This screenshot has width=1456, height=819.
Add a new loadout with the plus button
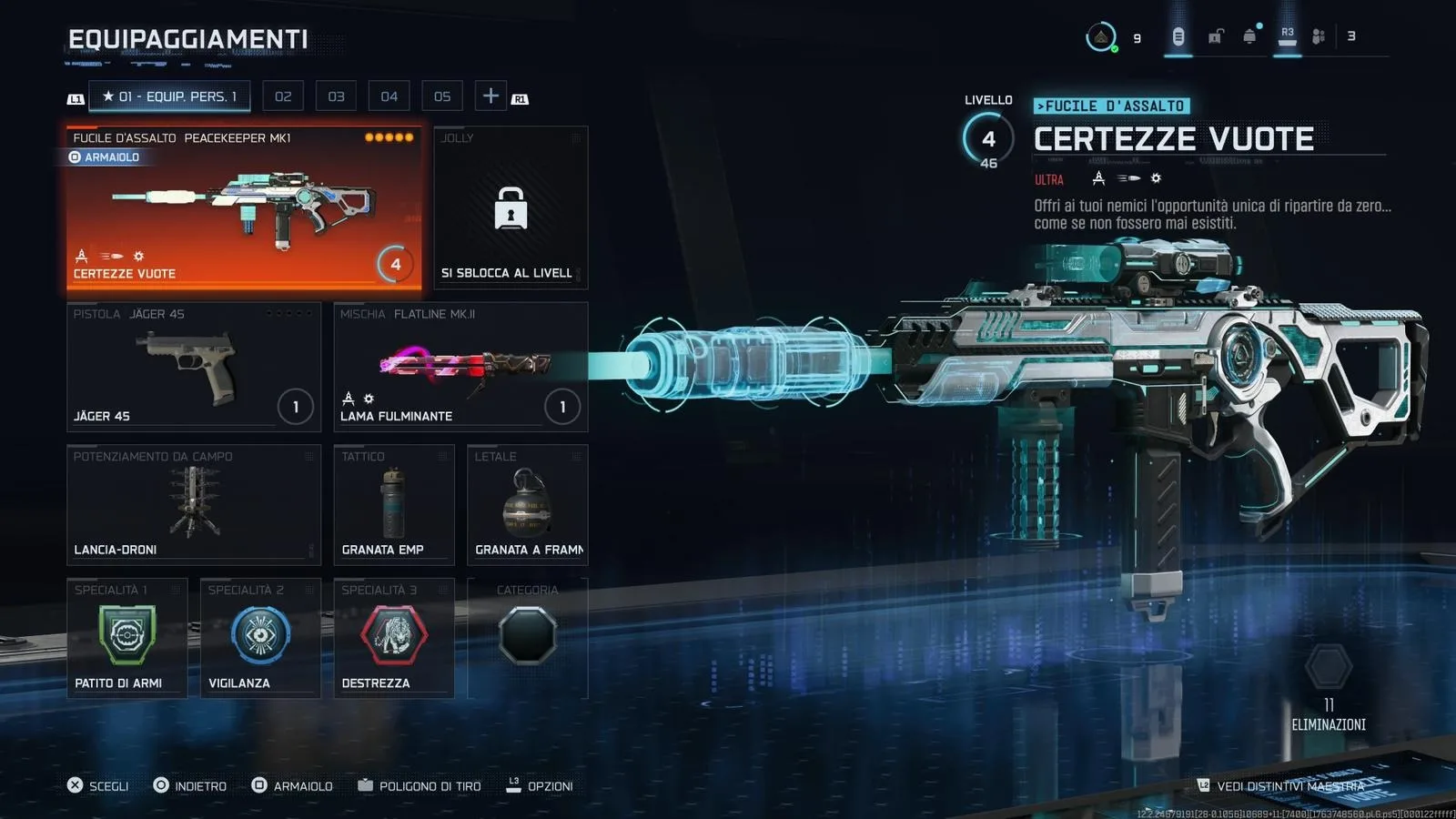(x=490, y=96)
